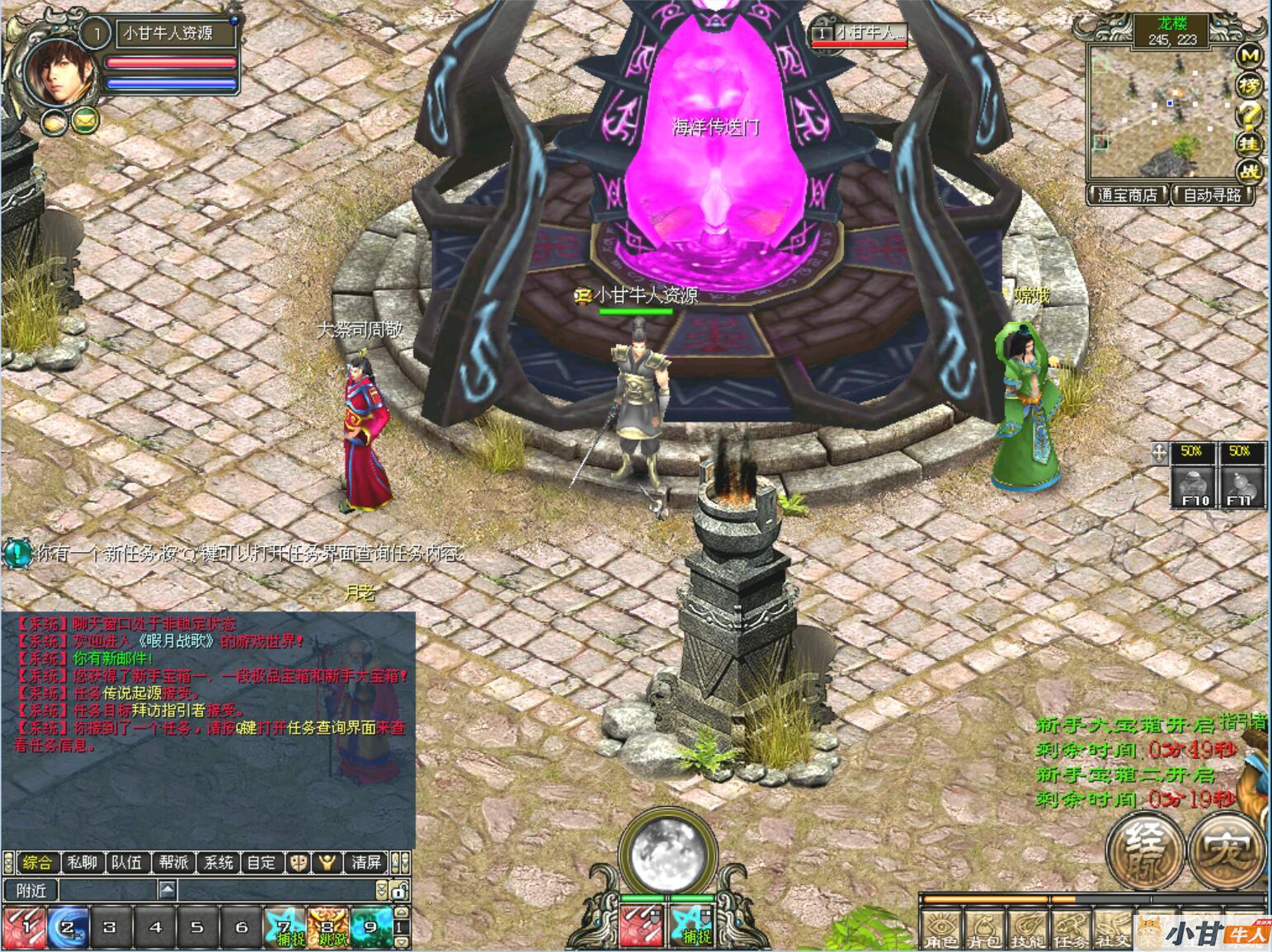Image resolution: width=1272 pixels, height=952 pixels.
Task: Open the 任务 quest log
Action: pos(1069,930)
